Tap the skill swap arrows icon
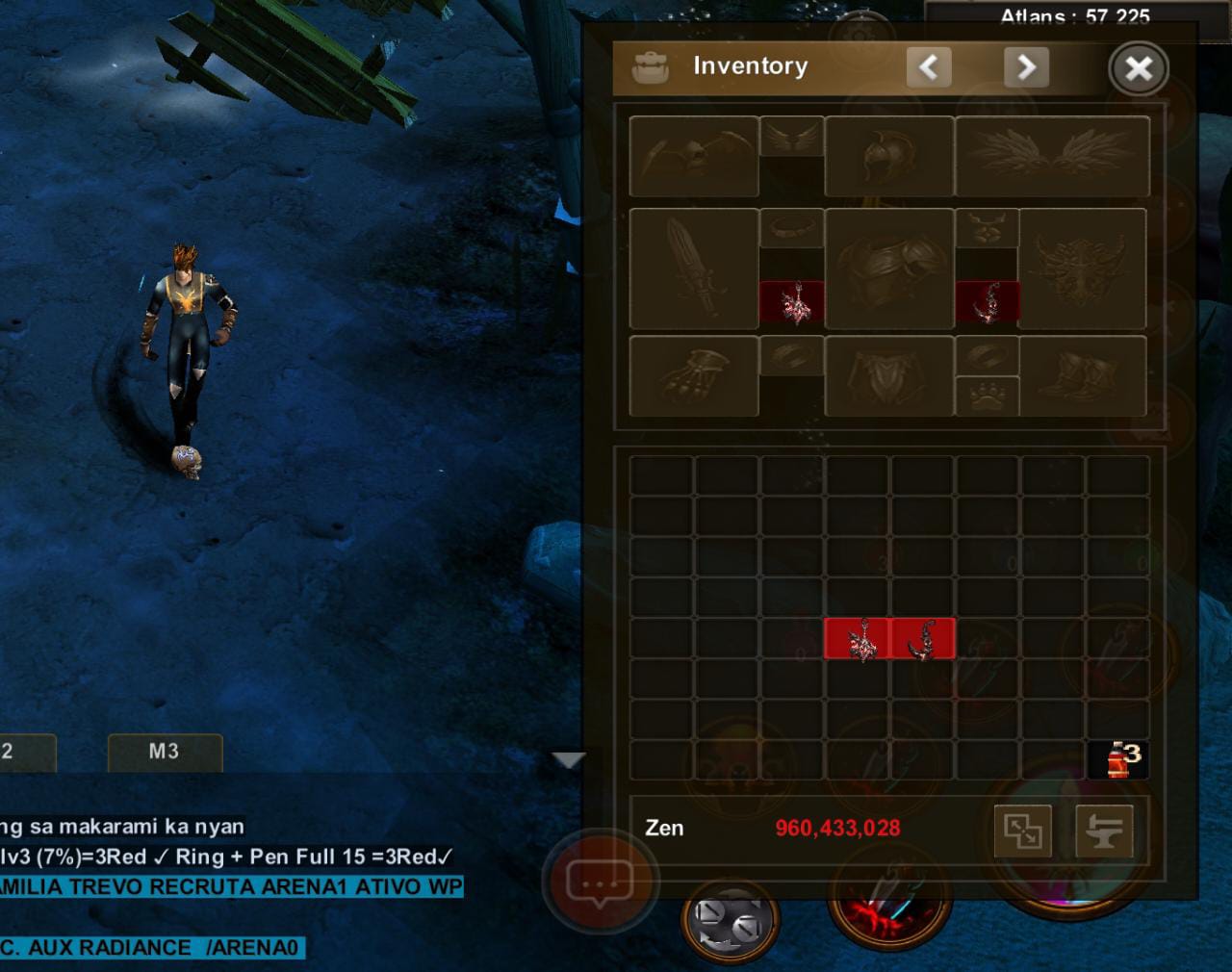 pyautogui.click(x=729, y=919)
